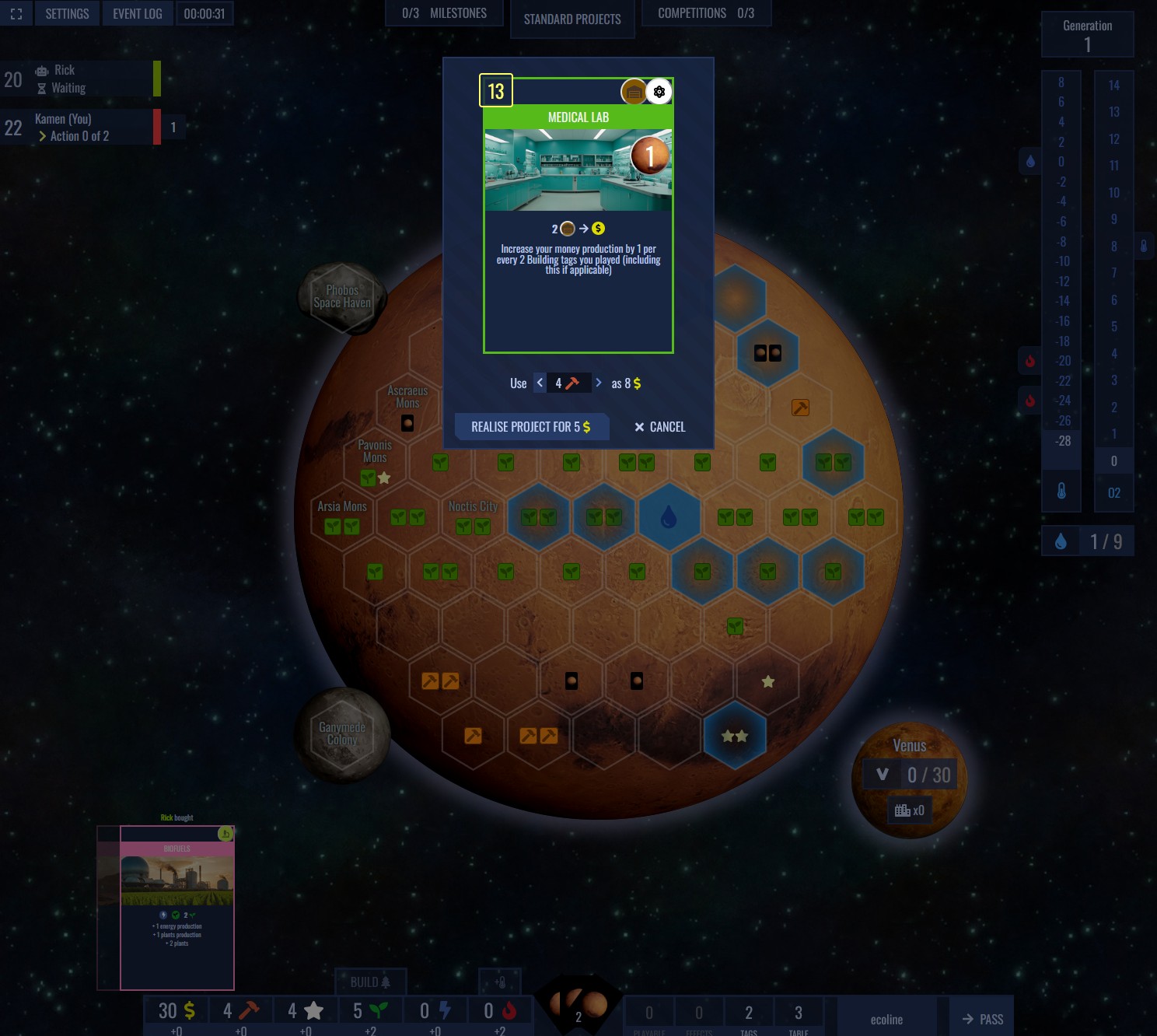Screen dimensions: 1157x1036
Task: Decrease steel used with left arrow
Action: point(540,383)
